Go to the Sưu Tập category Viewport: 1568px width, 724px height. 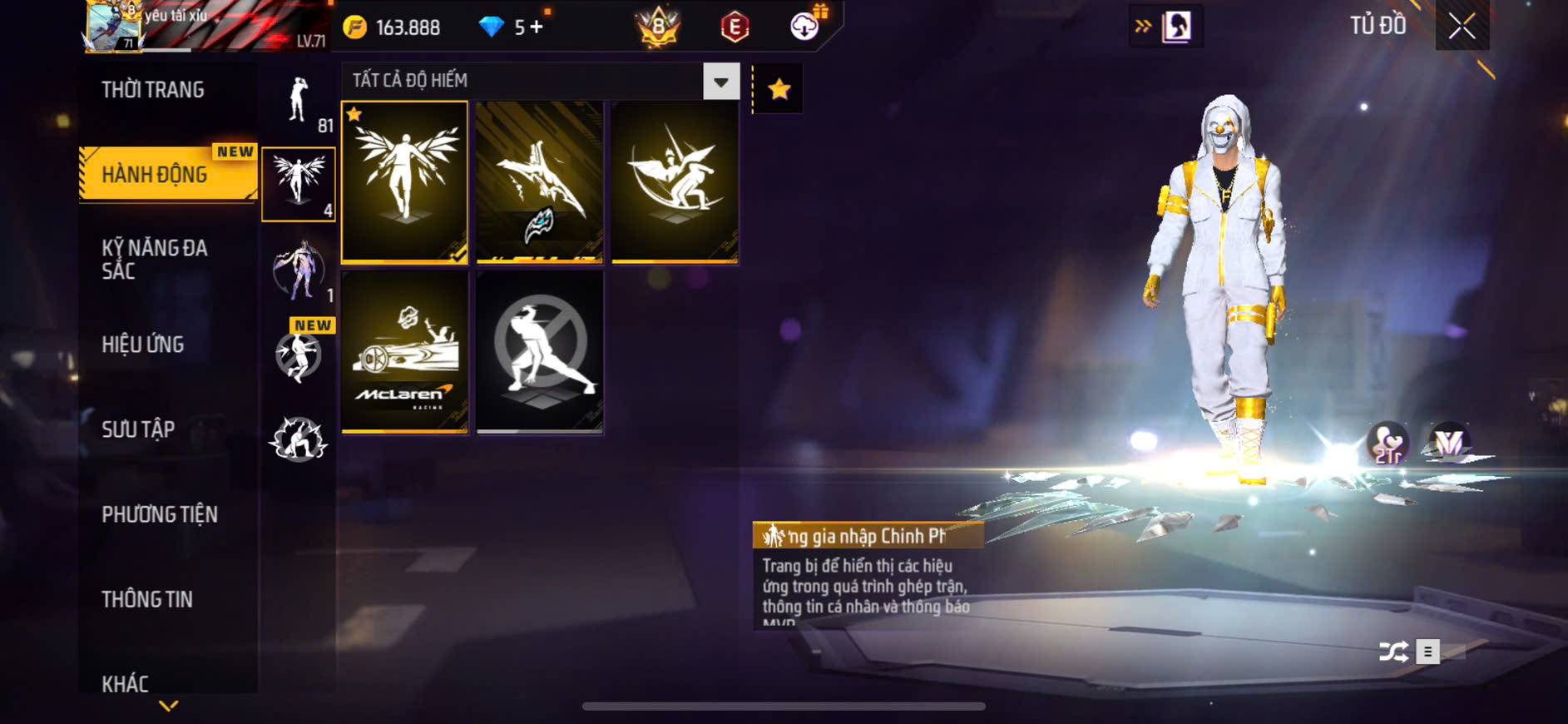tap(138, 429)
